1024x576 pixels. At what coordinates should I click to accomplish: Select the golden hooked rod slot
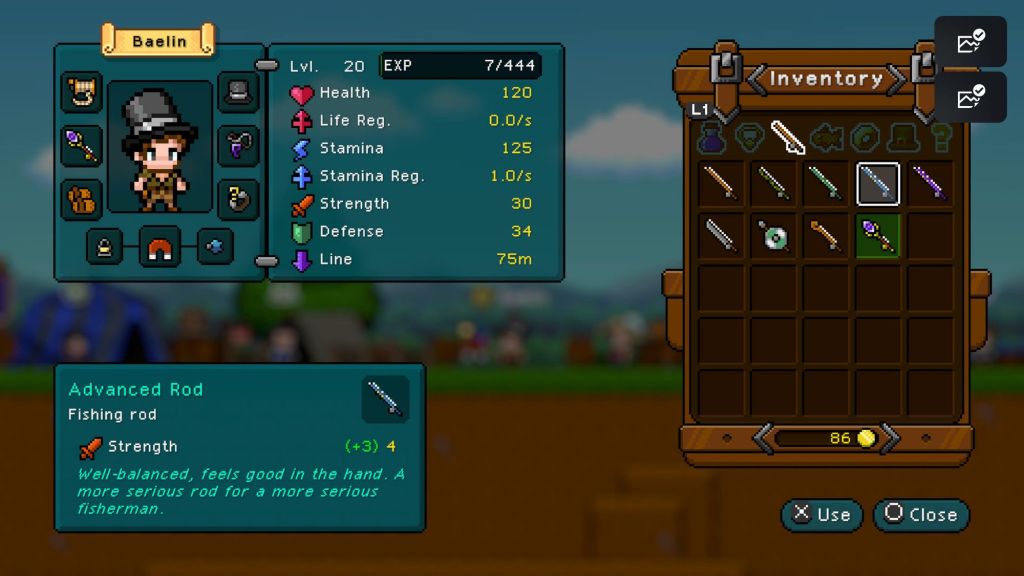coord(826,236)
